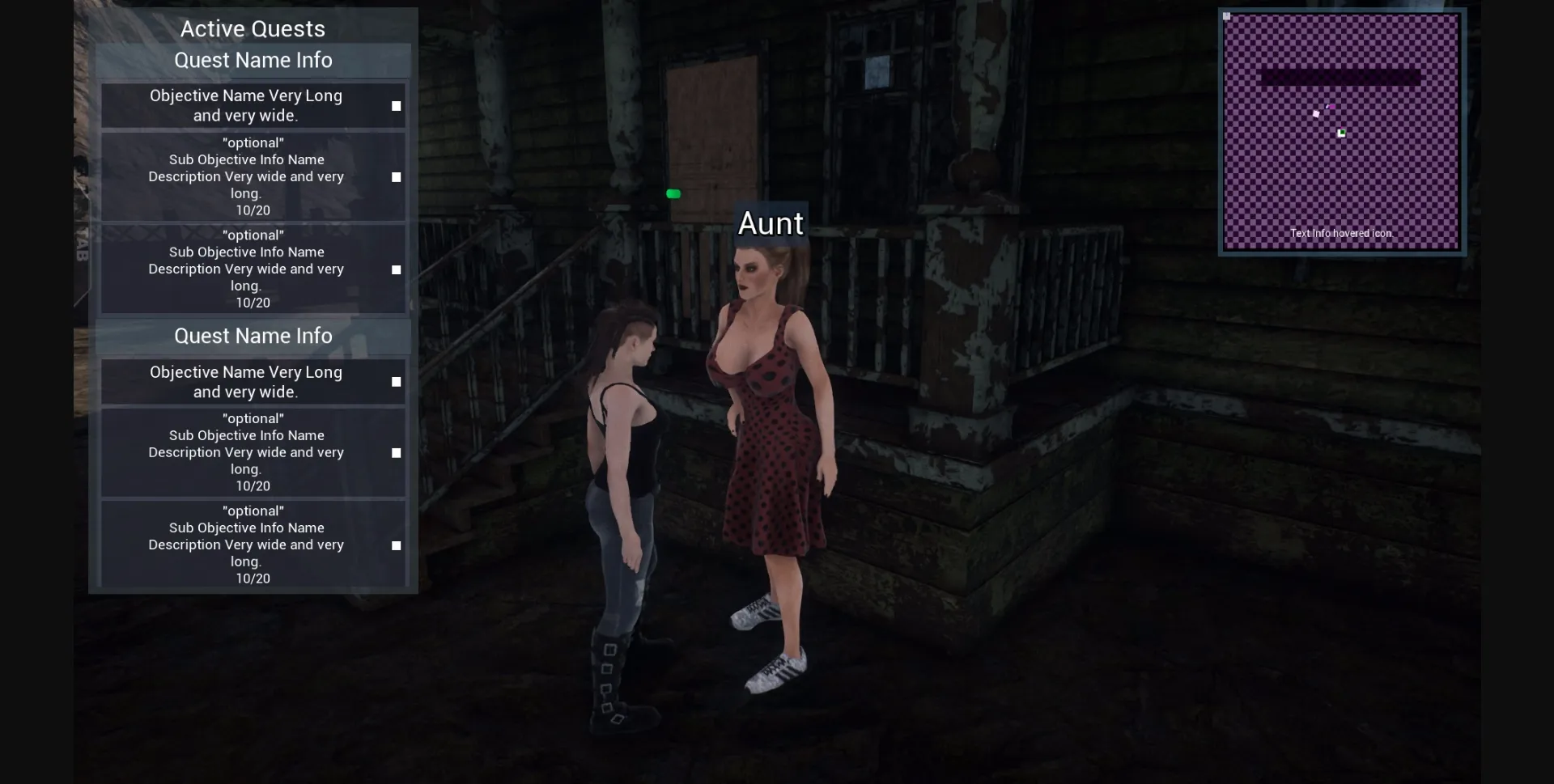Select the purple player arrow icon on the minimap
The image size is (1554, 784).
[x=1331, y=106]
